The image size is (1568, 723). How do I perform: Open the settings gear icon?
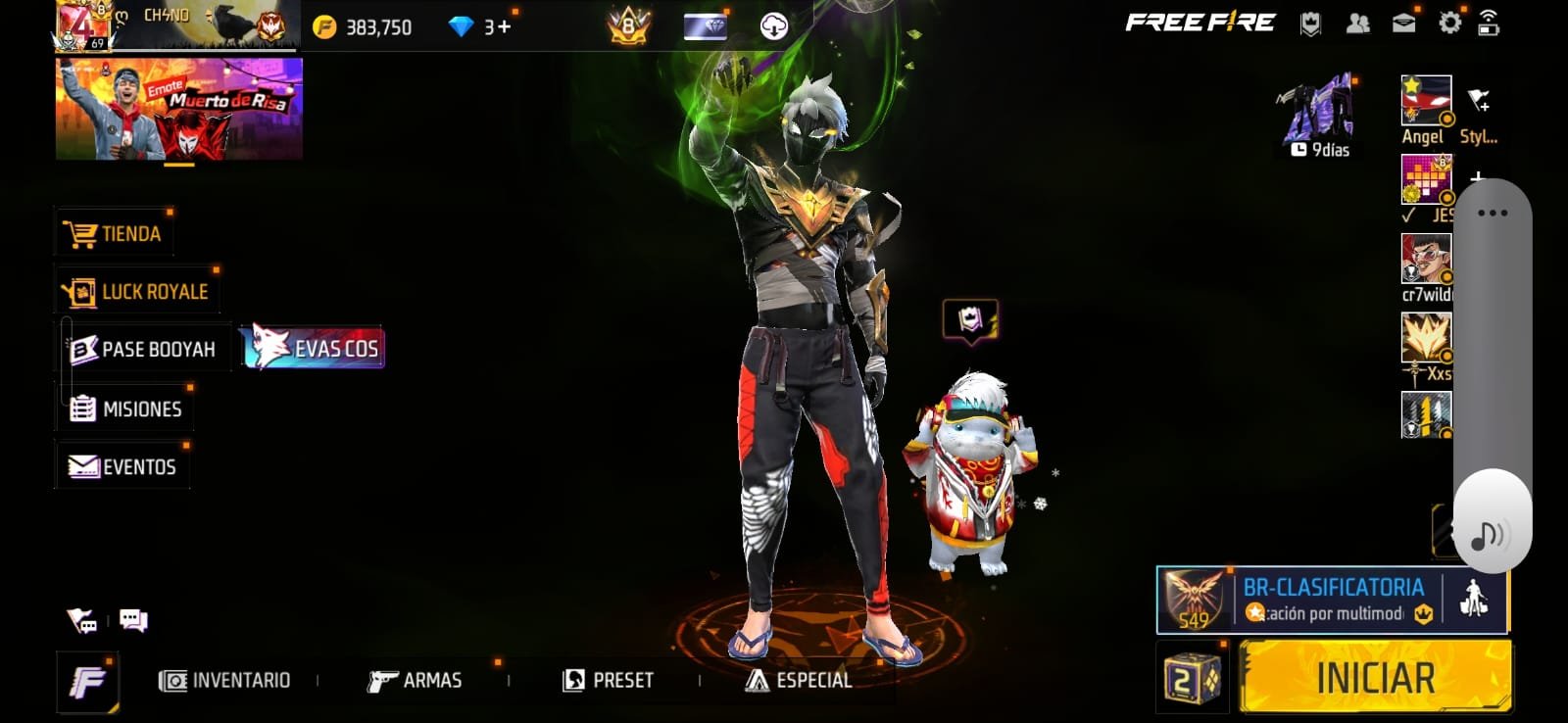click(x=1449, y=23)
